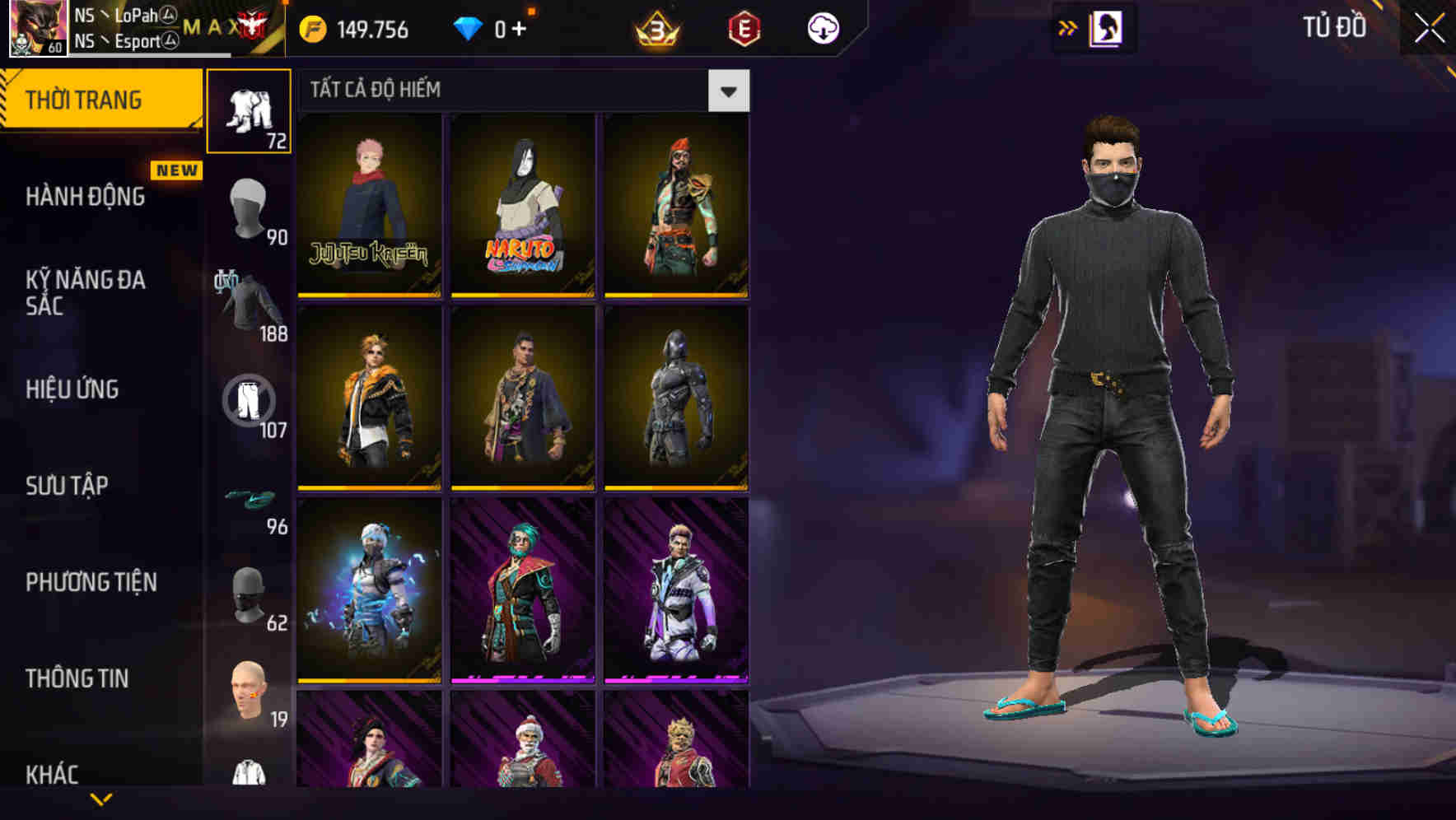
Task: Expand the sidebar with the bottom chevron
Action: tap(101, 800)
